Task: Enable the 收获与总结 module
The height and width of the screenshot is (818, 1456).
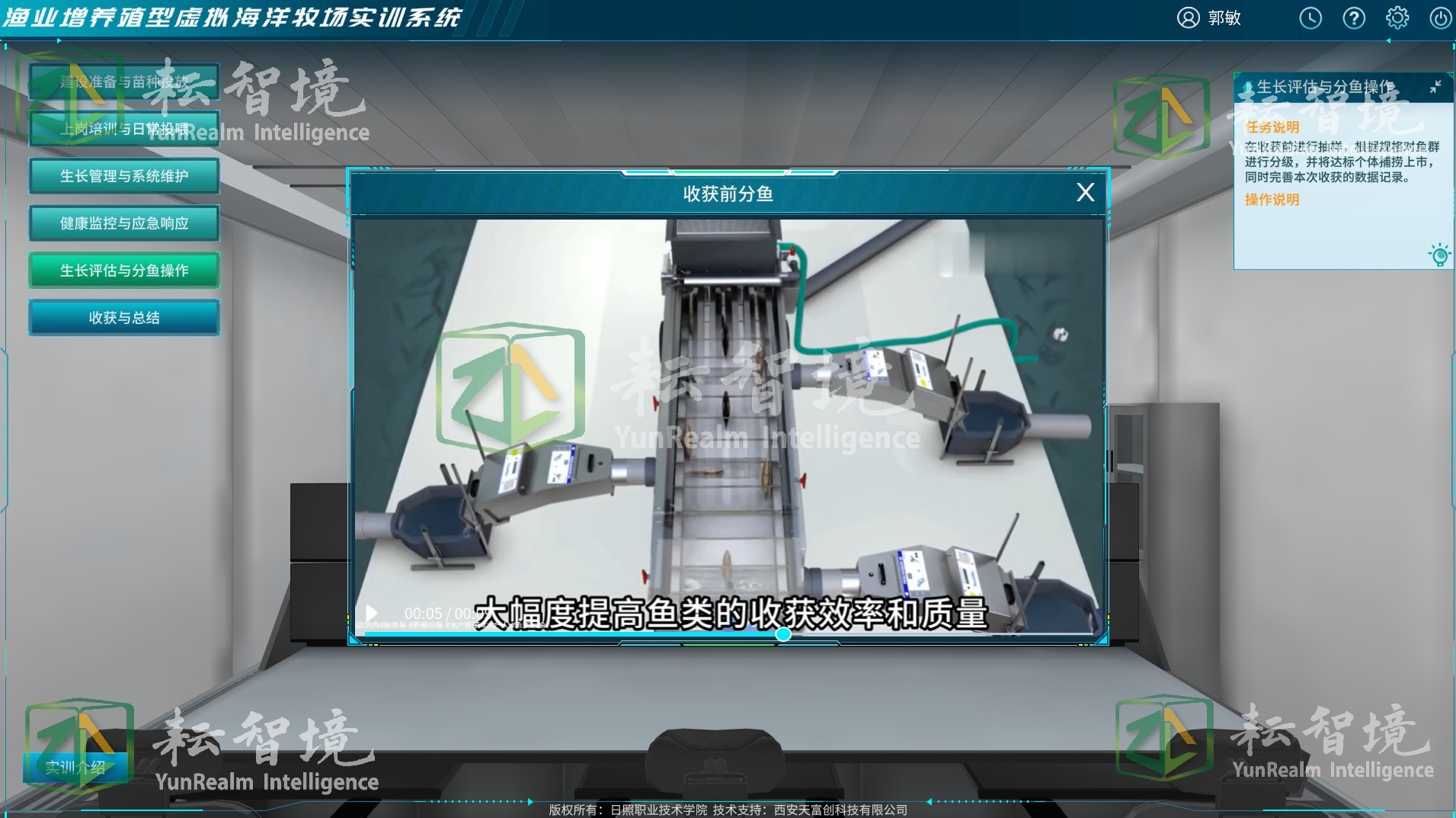Action: (123, 317)
